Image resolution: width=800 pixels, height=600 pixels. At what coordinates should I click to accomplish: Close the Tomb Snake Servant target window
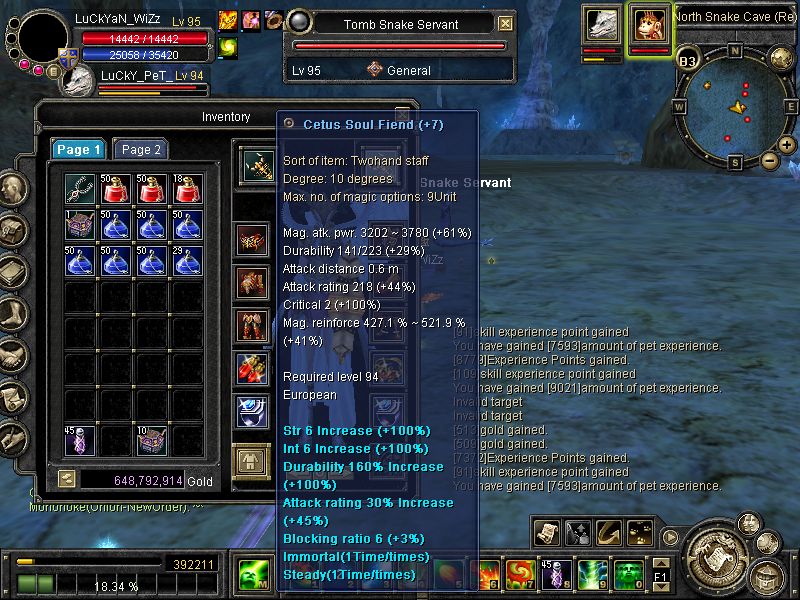point(506,24)
